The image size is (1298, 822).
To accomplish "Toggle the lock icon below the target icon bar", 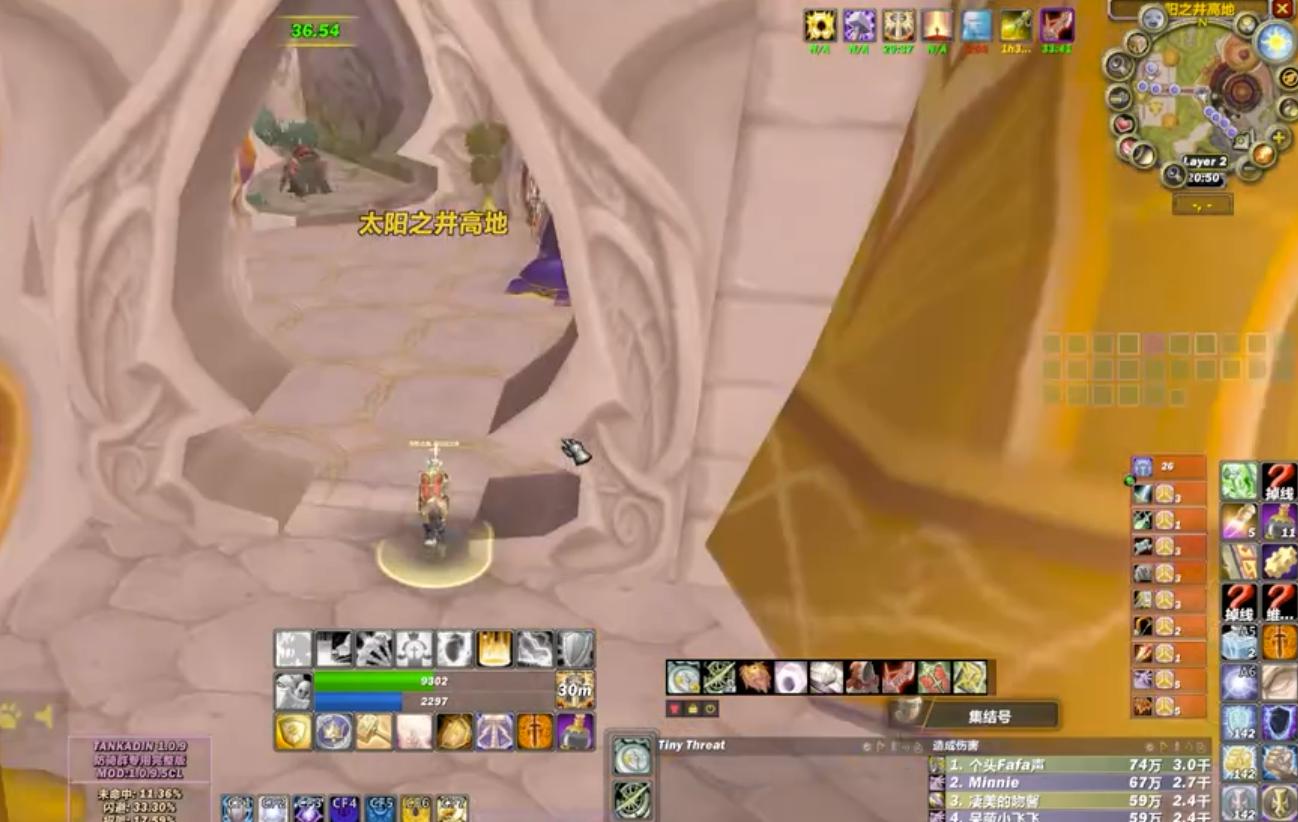I will 691,708.
